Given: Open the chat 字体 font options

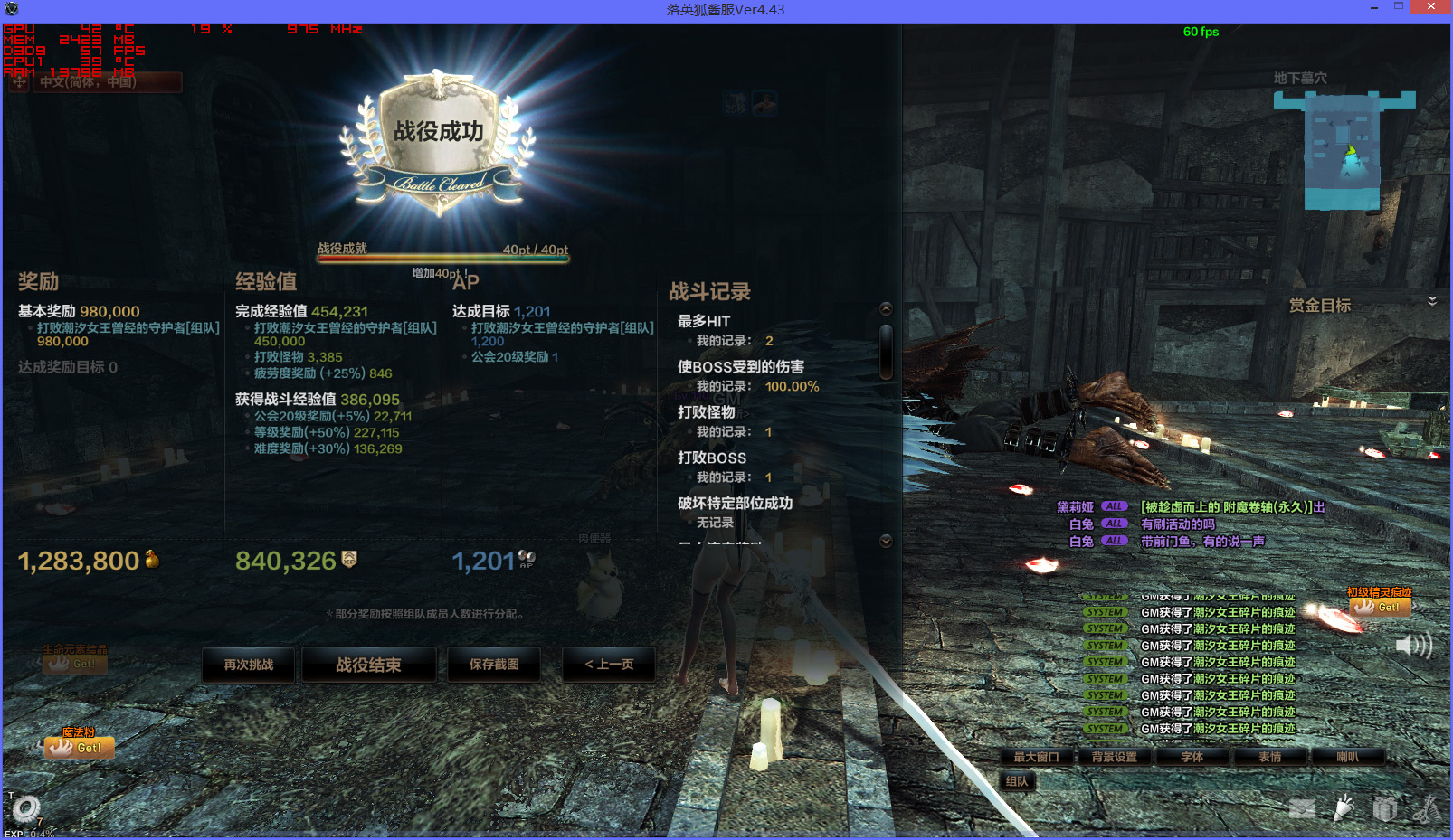Looking at the screenshot, I should (x=1192, y=757).
